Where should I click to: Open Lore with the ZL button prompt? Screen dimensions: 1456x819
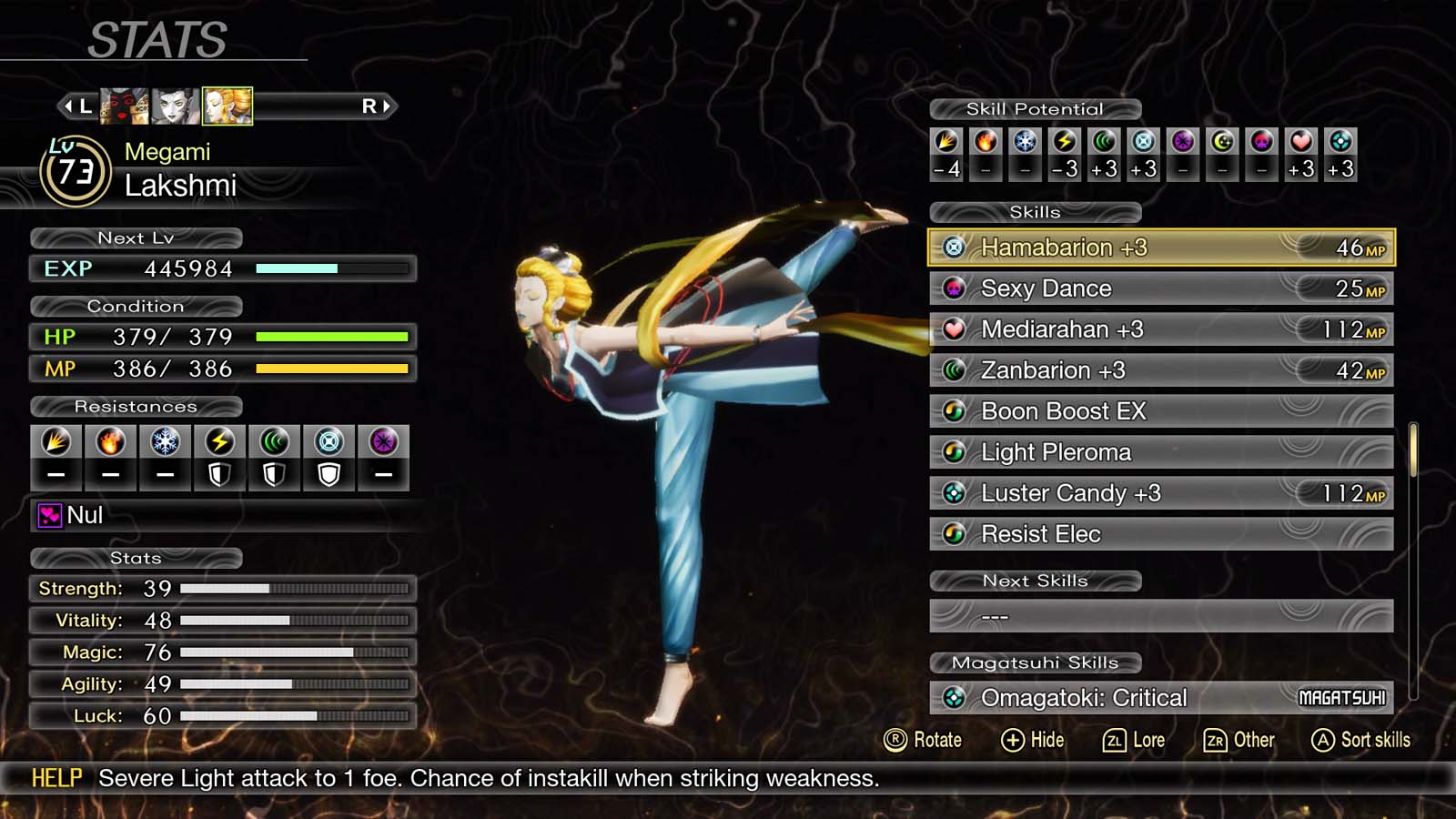(1135, 740)
